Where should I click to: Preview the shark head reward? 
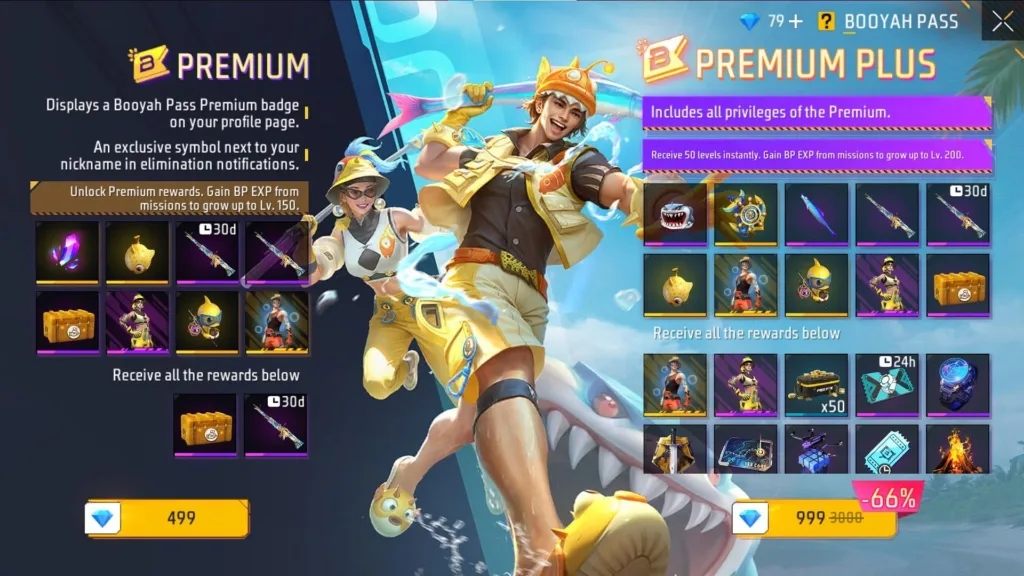click(x=675, y=214)
